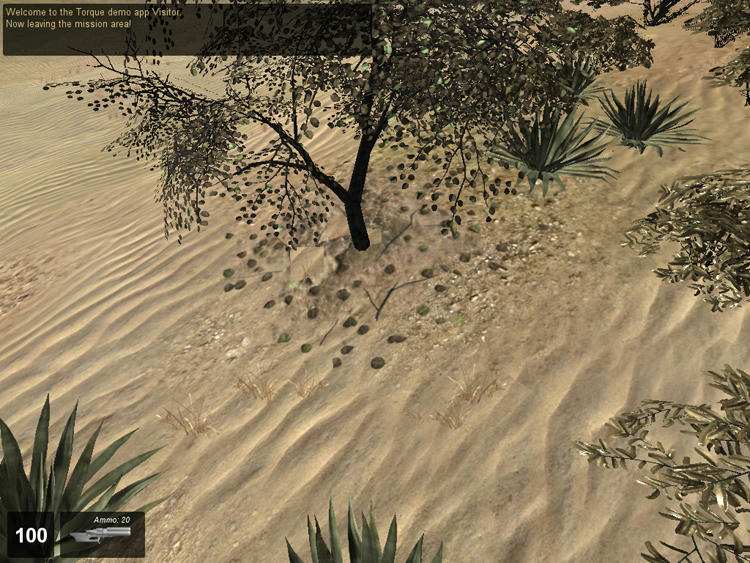Click the chat message log panel
The image size is (750, 563).
coord(187,28)
